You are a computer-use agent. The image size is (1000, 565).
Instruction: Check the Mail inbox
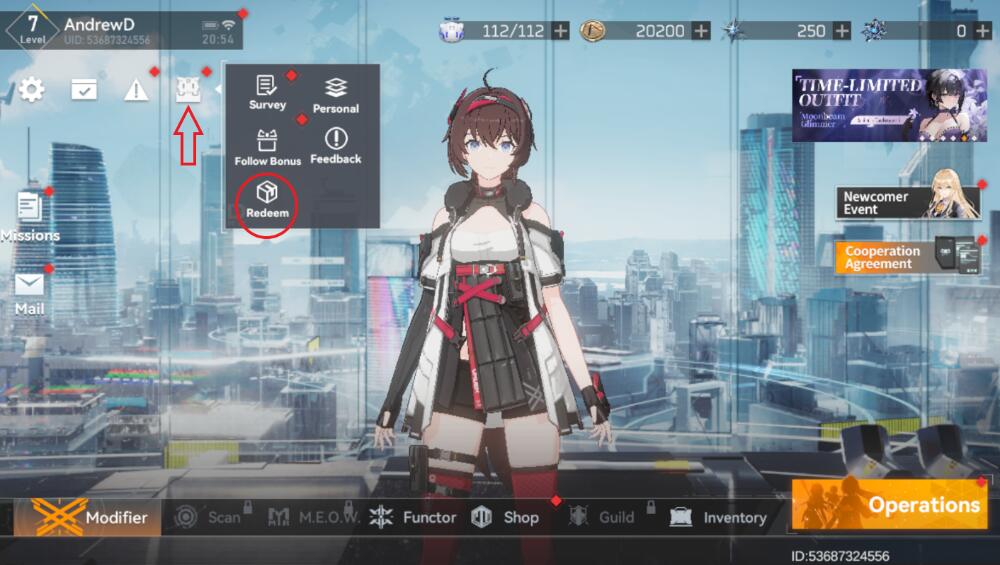tap(30, 291)
